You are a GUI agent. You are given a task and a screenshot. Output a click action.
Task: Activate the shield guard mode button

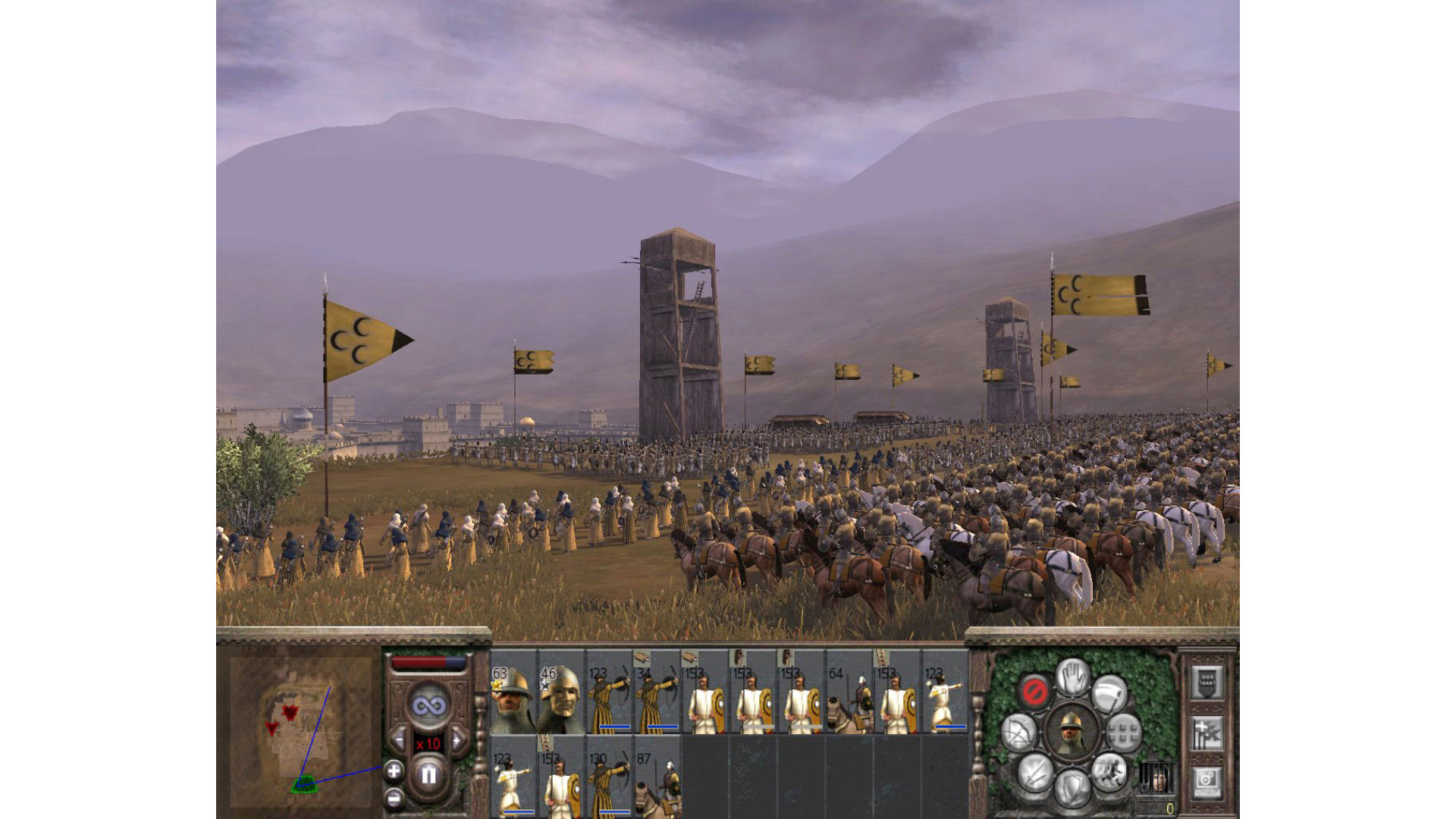click(x=1072, y=788)
